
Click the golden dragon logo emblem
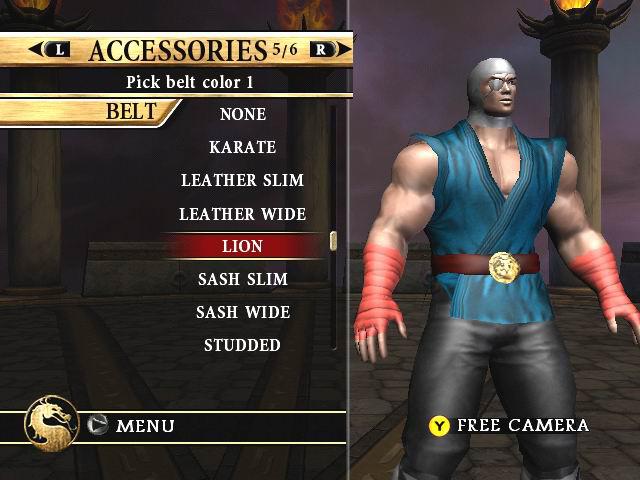tap(52, 424)
